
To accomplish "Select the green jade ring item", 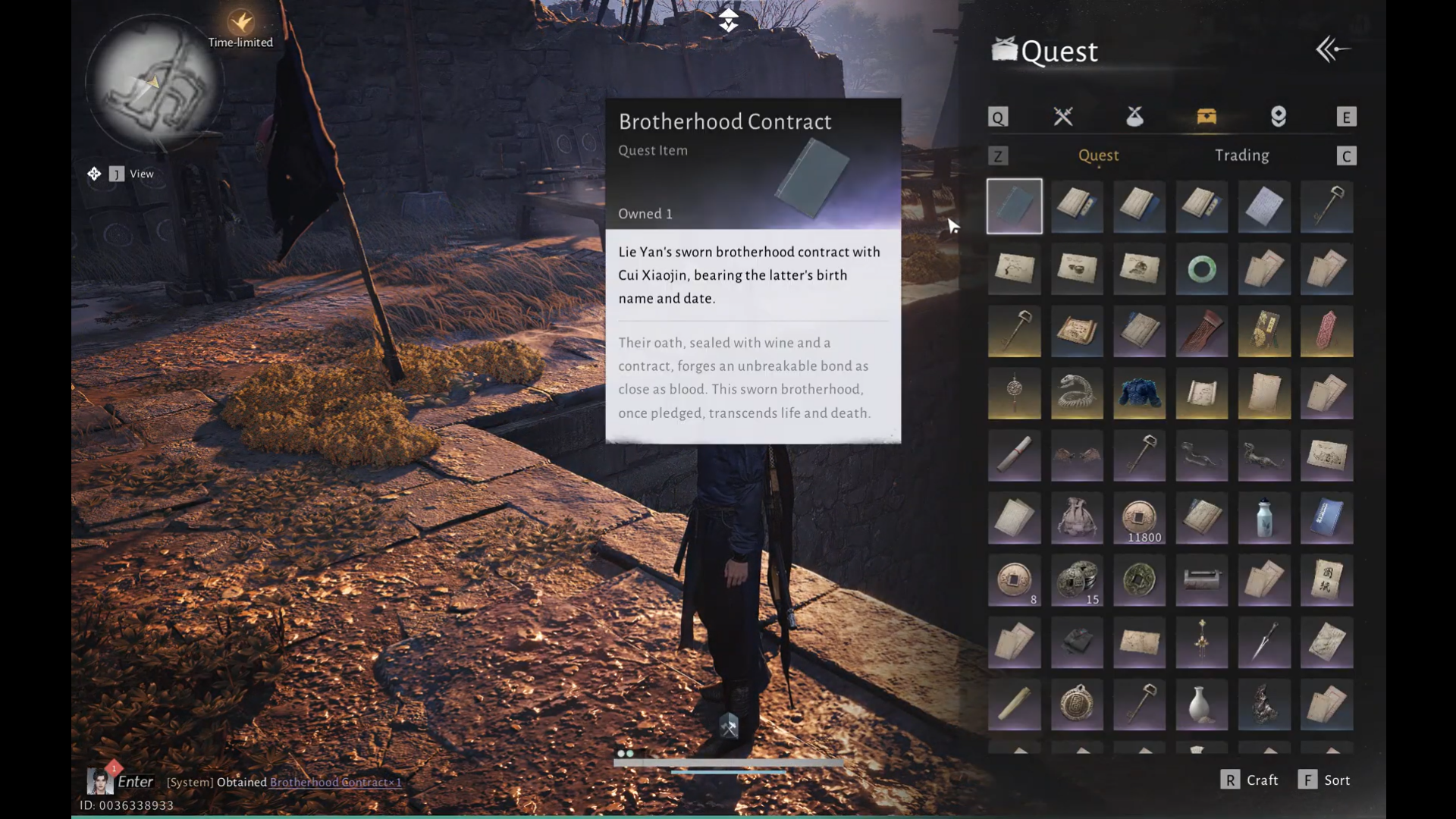I will pos(1201,269).
